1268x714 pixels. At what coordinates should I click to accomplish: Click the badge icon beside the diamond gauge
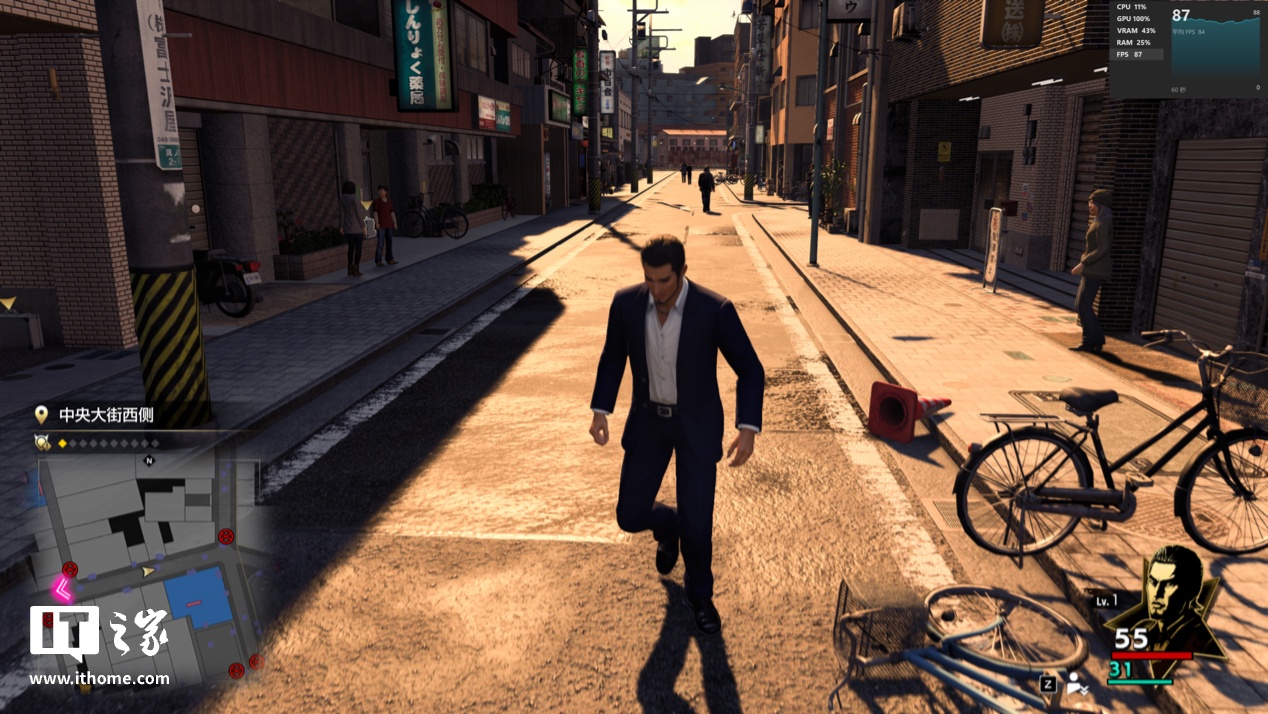[x=42, y=442]
